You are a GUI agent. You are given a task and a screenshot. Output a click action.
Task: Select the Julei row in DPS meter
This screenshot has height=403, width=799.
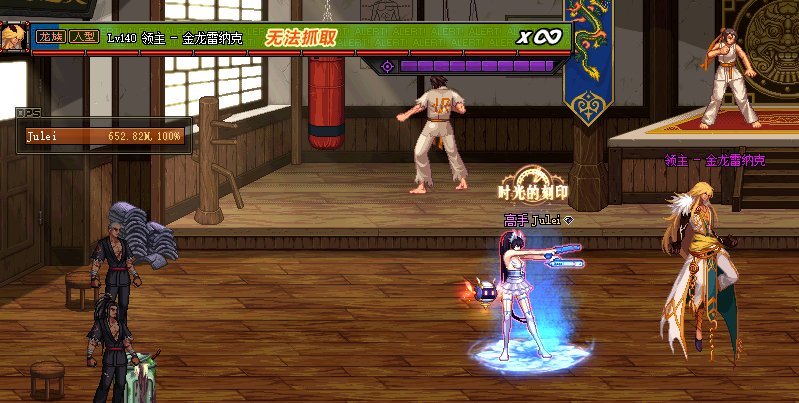pos(104,136)
